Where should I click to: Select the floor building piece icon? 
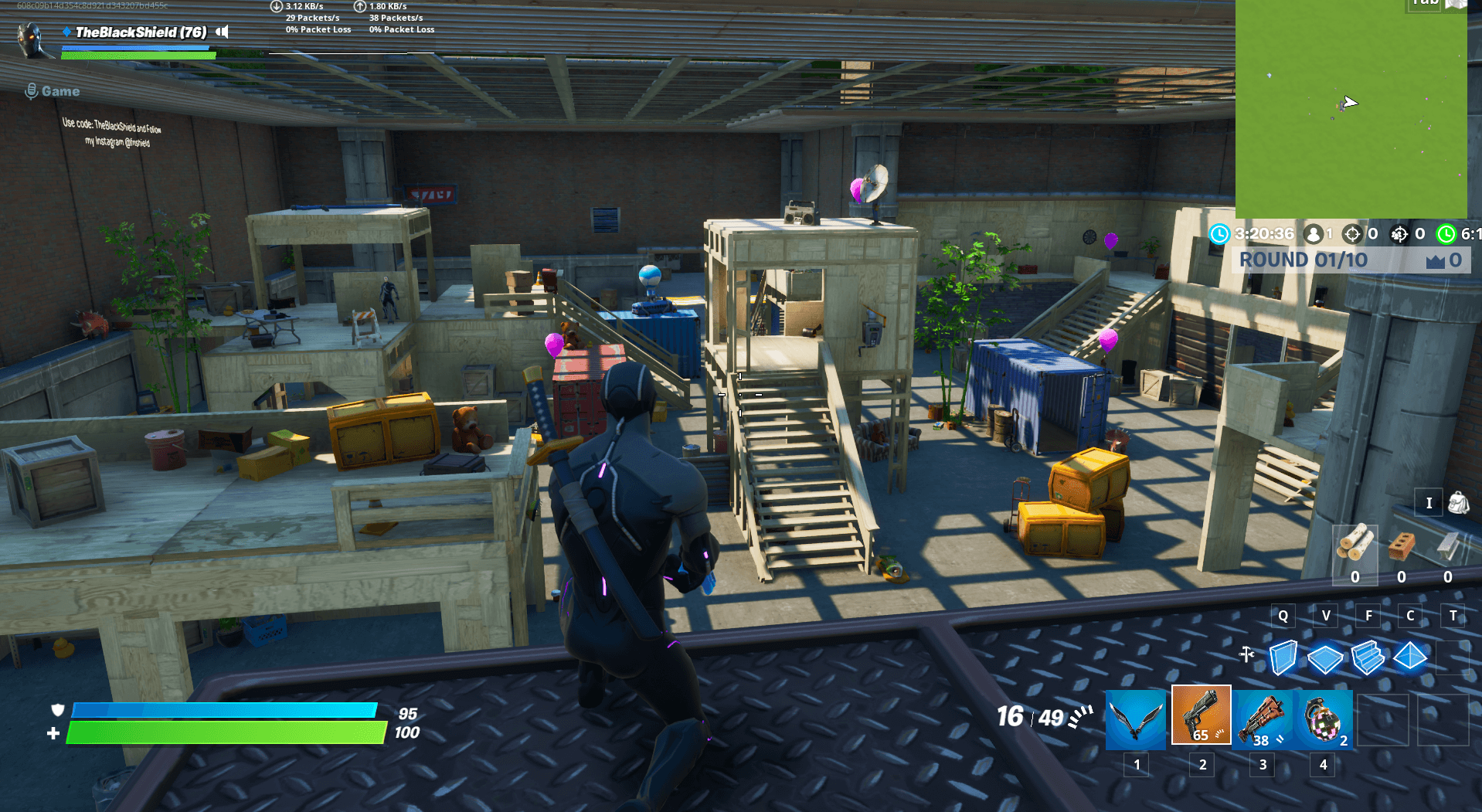[x=1324, y=657]
